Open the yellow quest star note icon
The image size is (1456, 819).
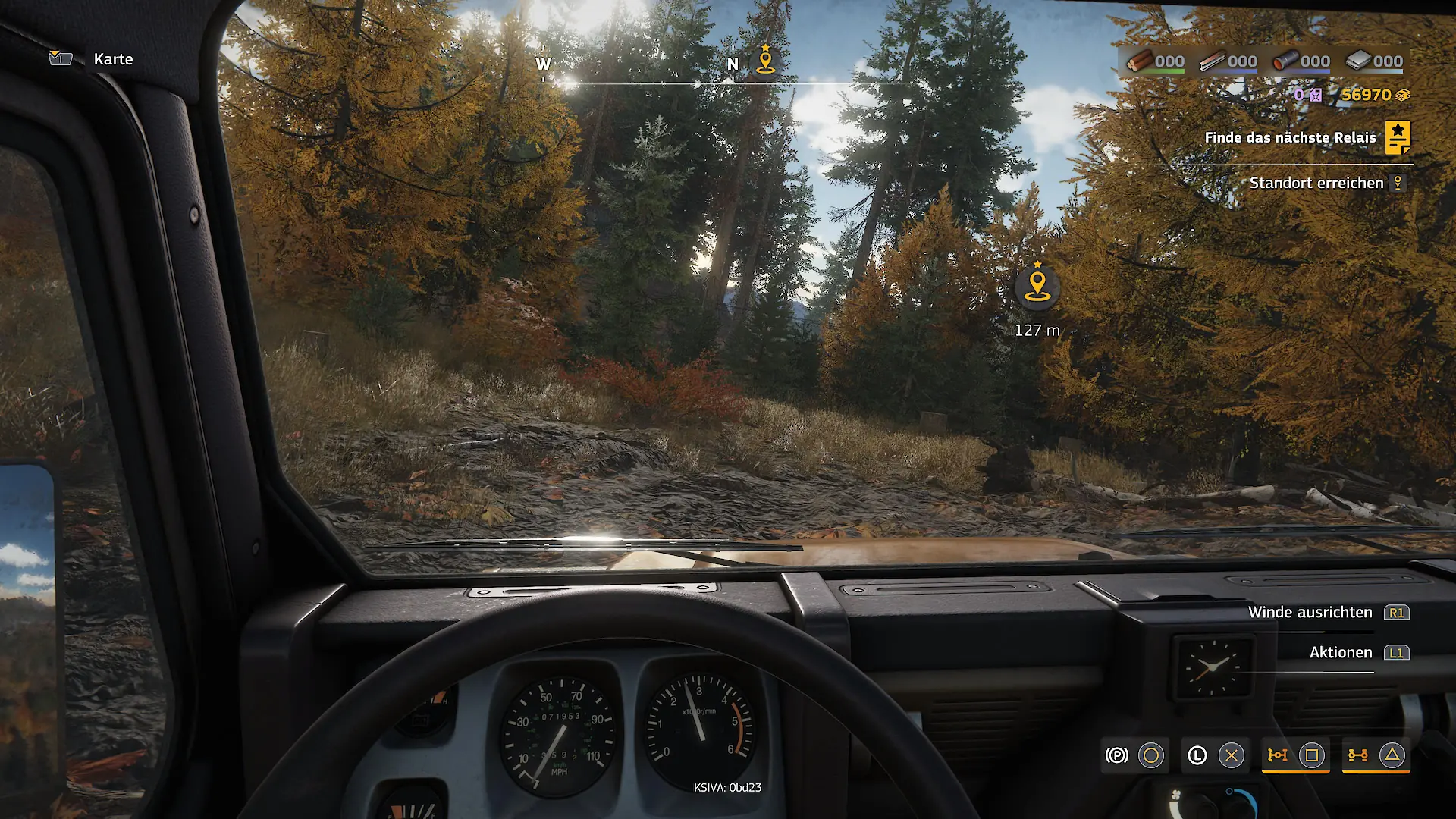pyautogui.click(x=1398, y=137)
